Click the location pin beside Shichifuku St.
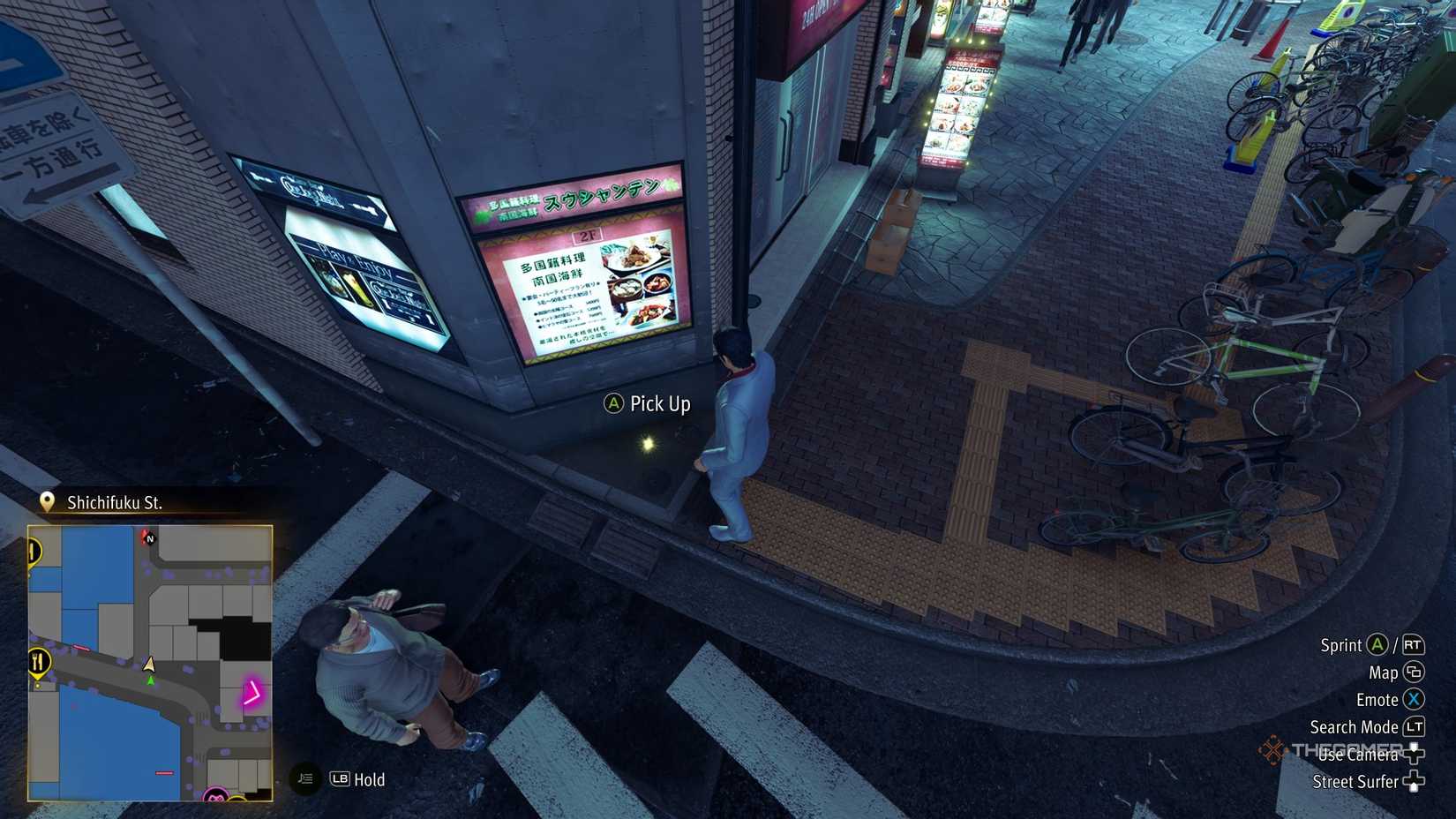The width and height of the screenshot is (1456, 819). click(48, 501)
